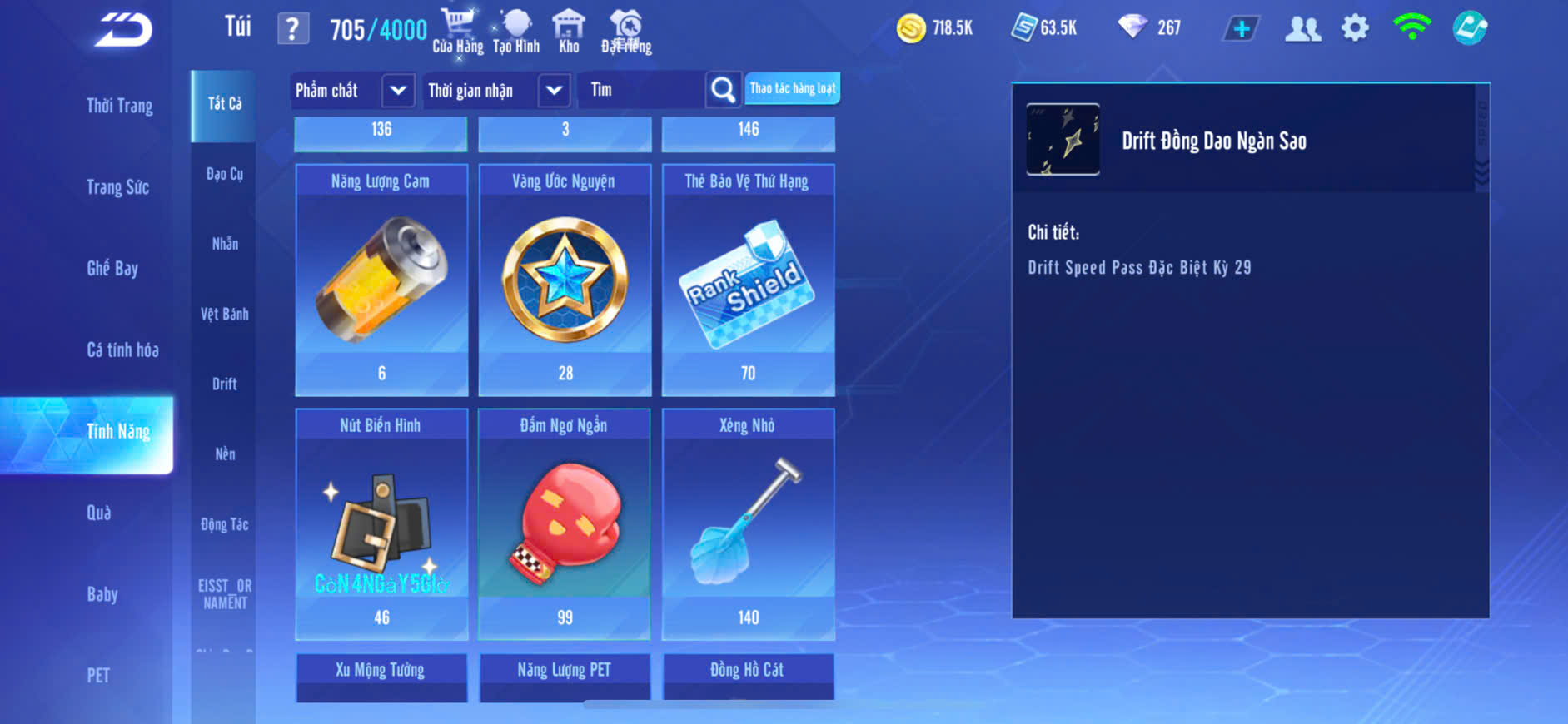Activate the Thao tác hàng loạt button

pyautogui.click(x=792, y=88)
